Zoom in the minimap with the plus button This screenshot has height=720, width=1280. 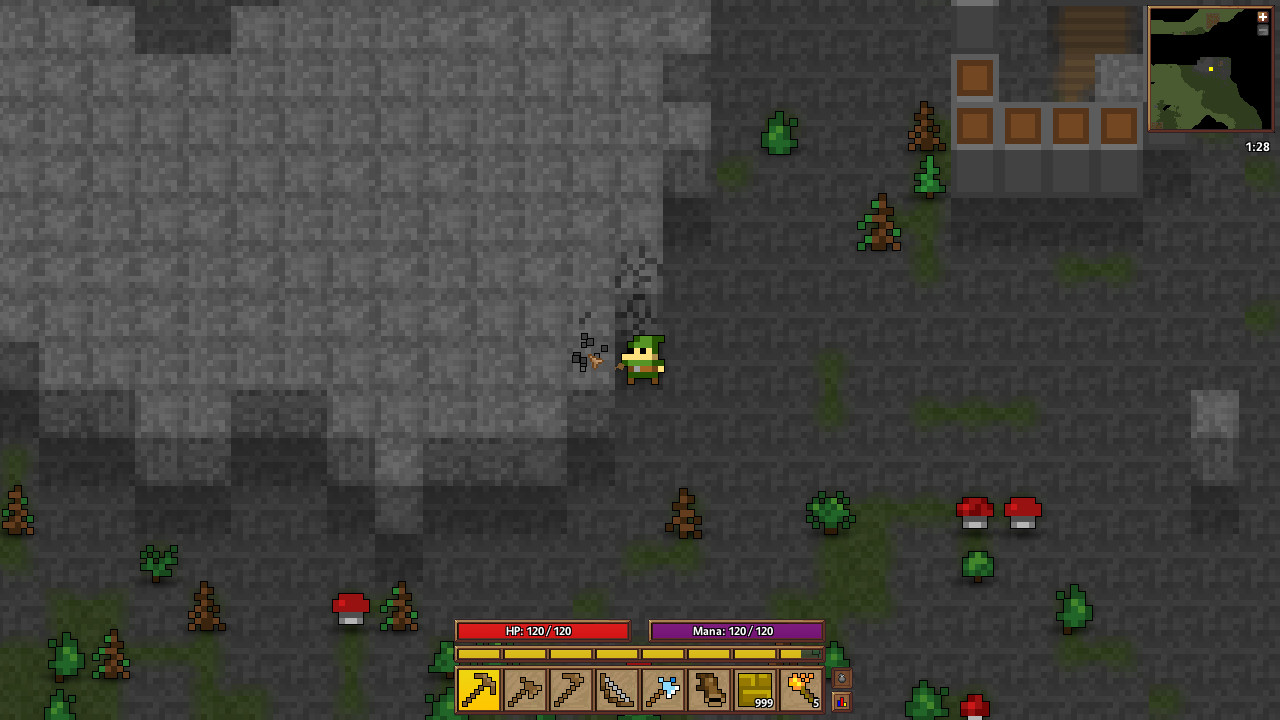(1263, 17)
